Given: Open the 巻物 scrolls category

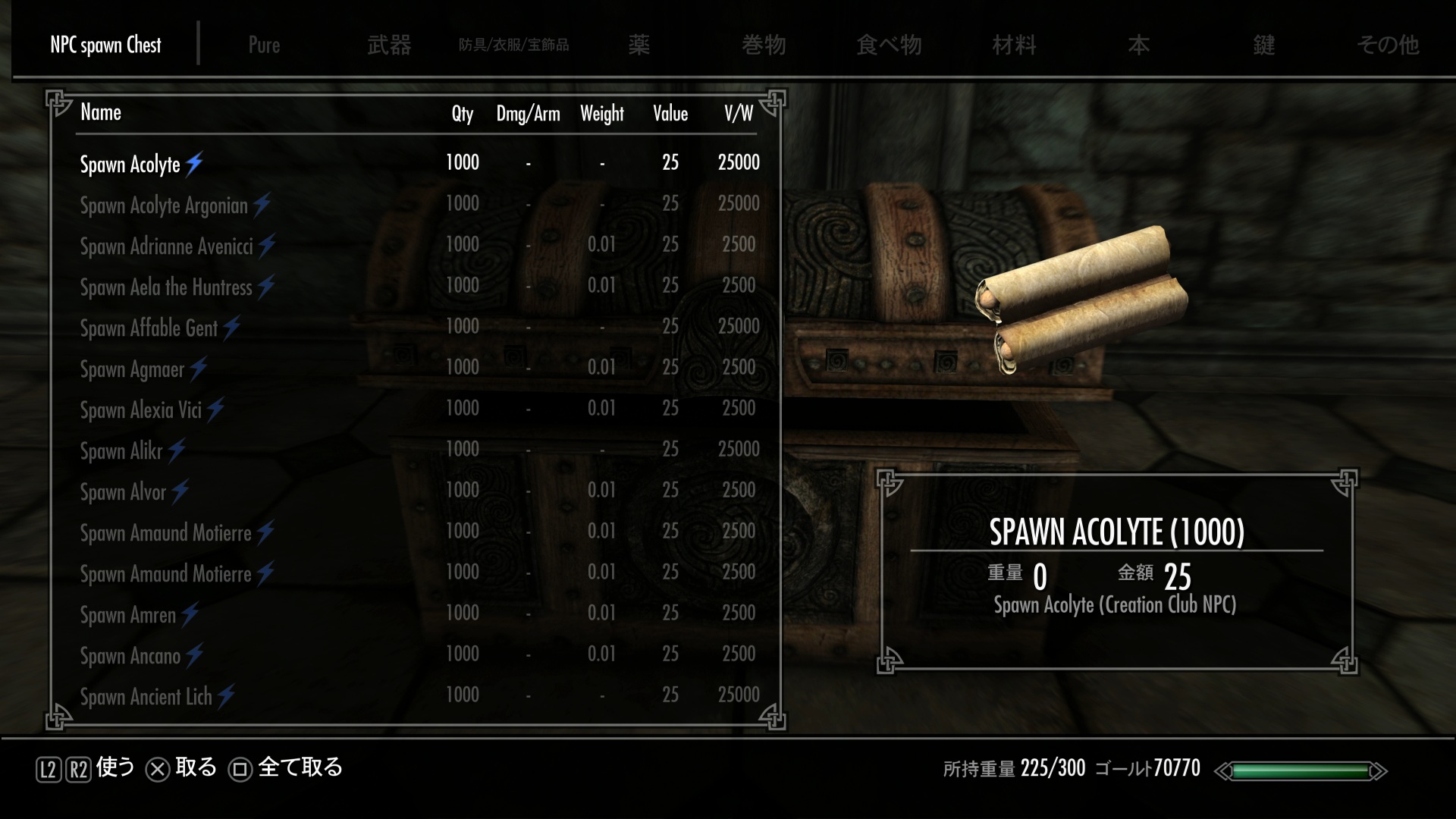Looking at the screenshot, I should pyautogui.click(x=764, y=45).
